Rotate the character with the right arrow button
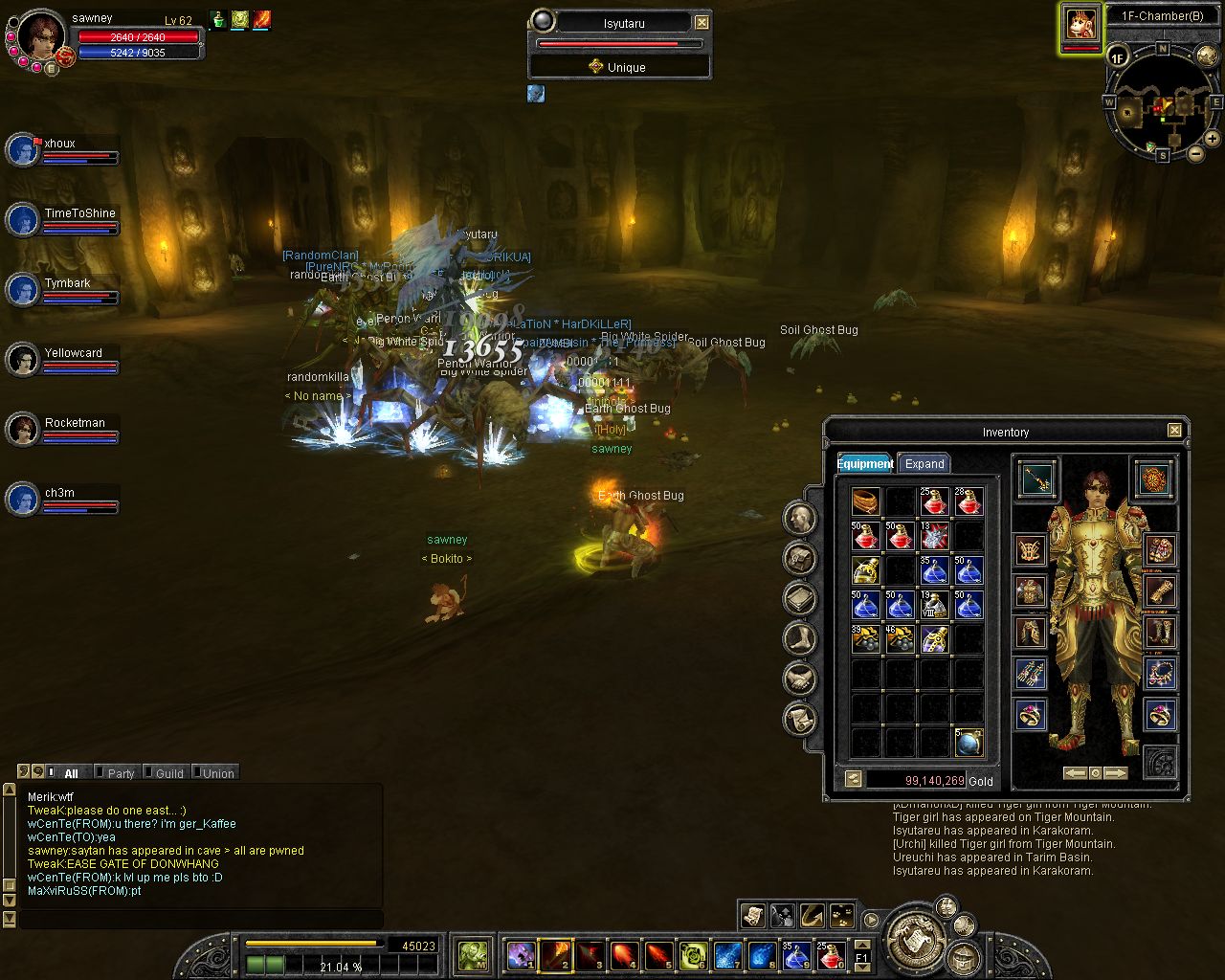Image resolution: width=1225 pixels, height=980 pixels. [x=1117, y=772]
